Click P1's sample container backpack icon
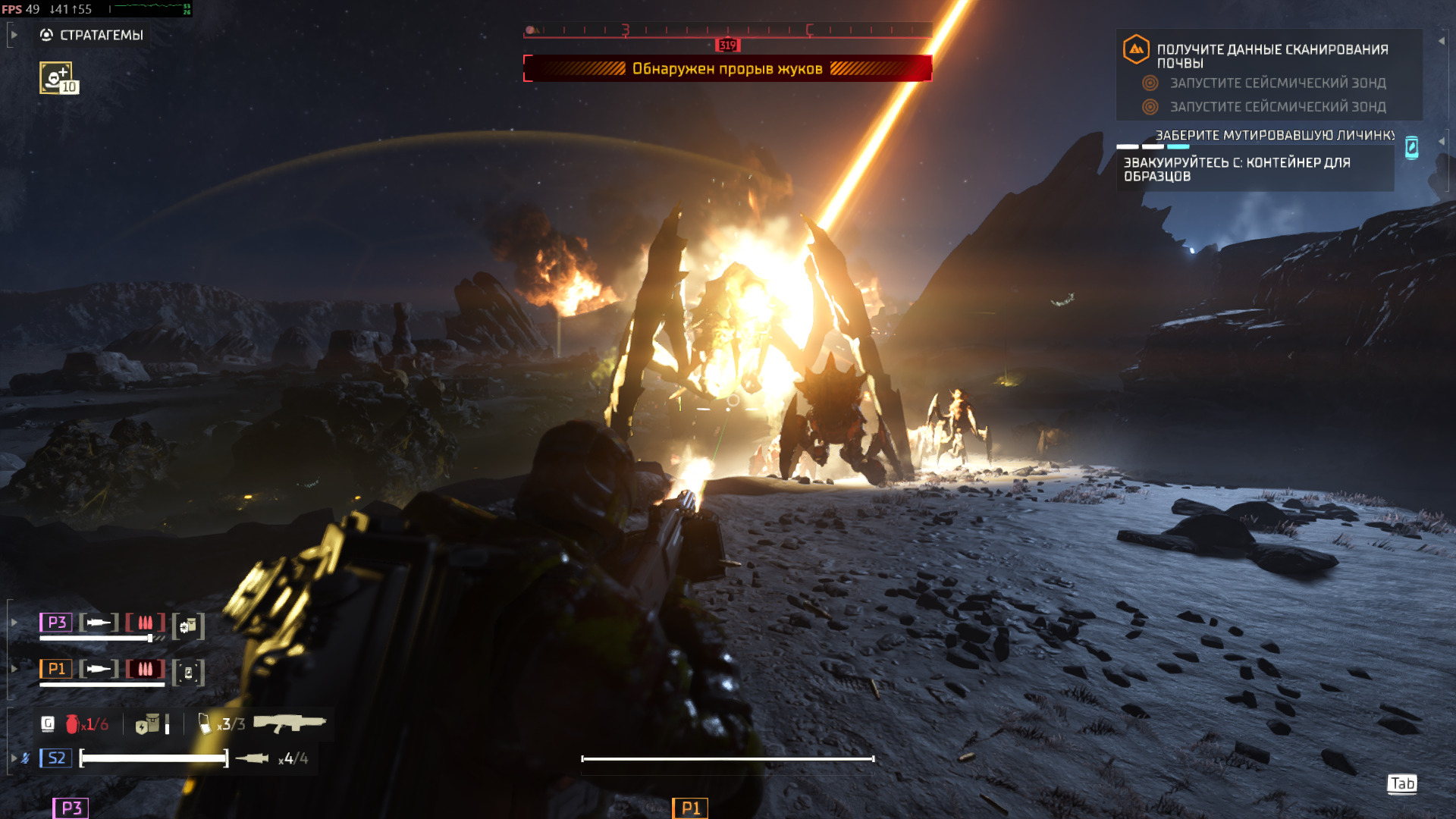 pyautogui.click(x=188, y=673)
